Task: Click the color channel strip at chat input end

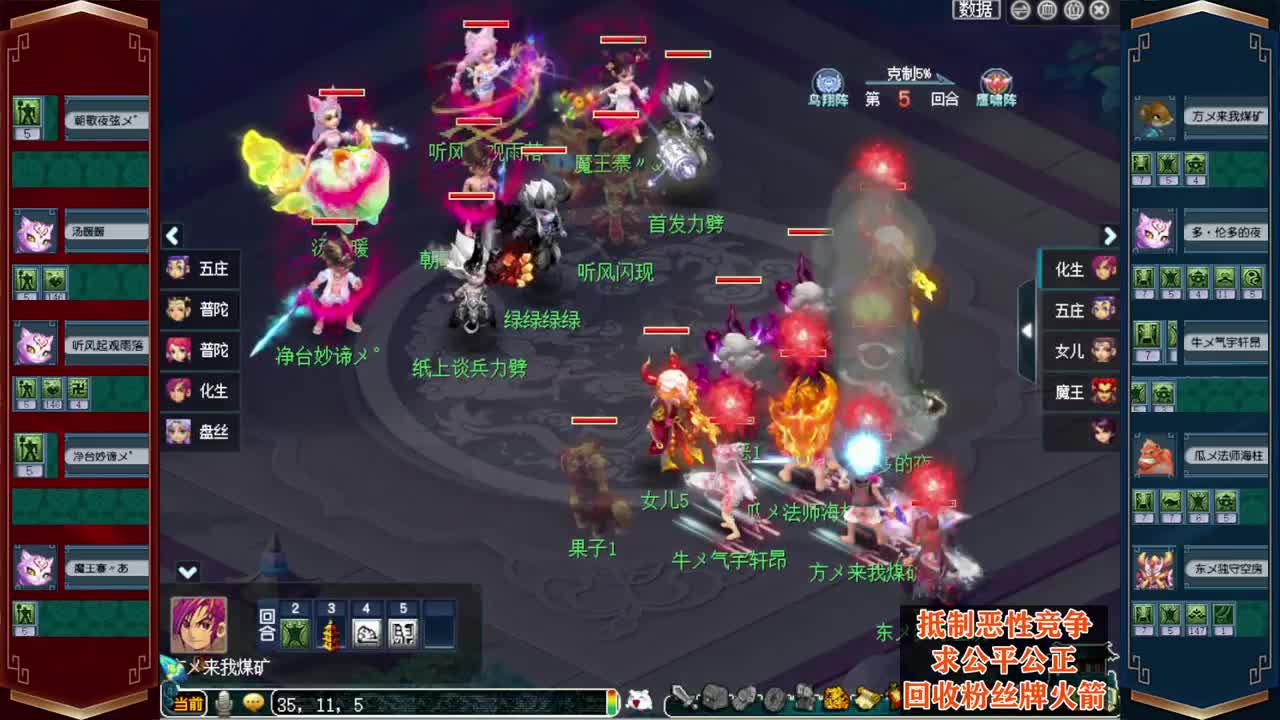Action: (610, 703)
